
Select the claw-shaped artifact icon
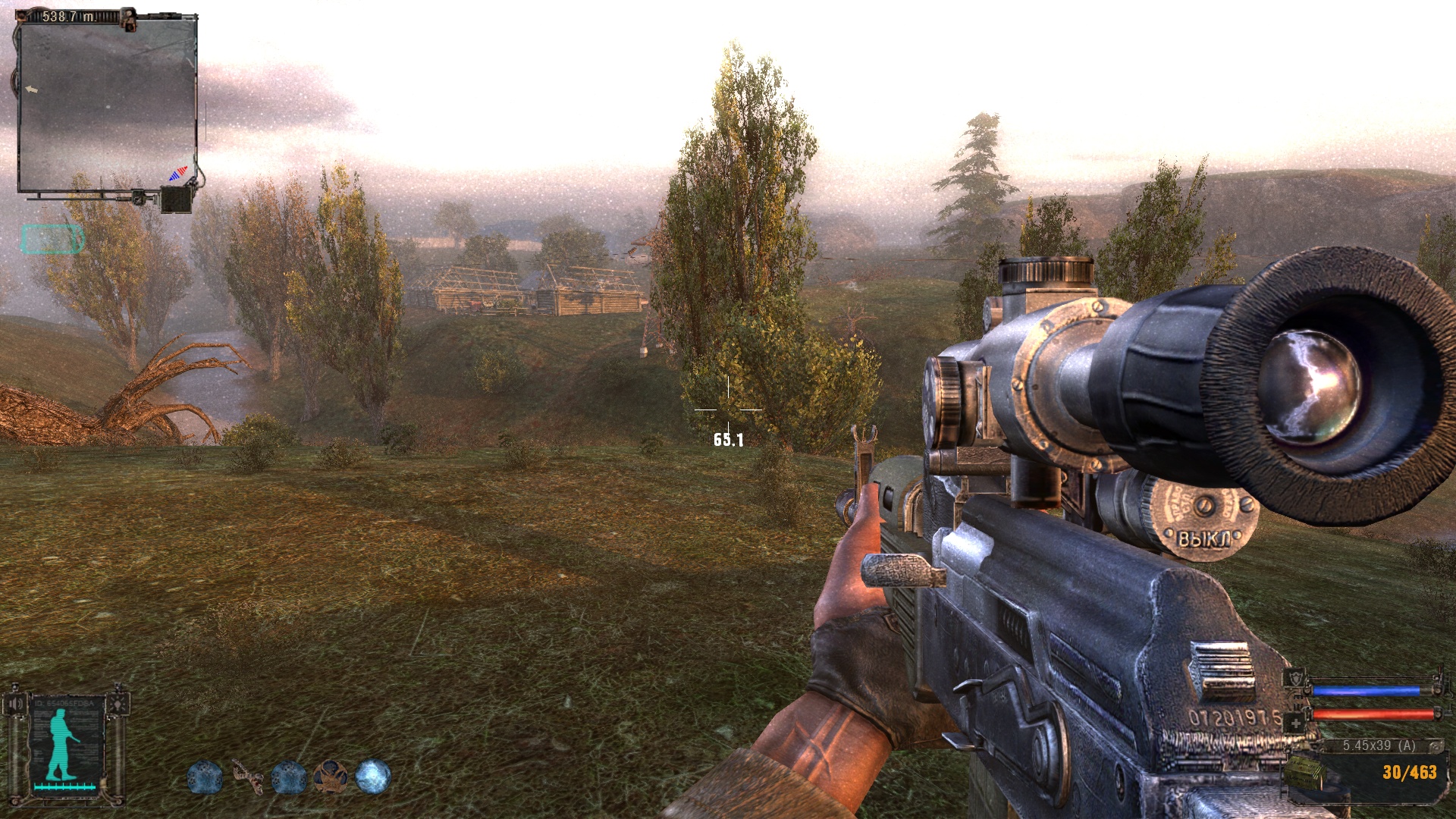tap(247, 777)
